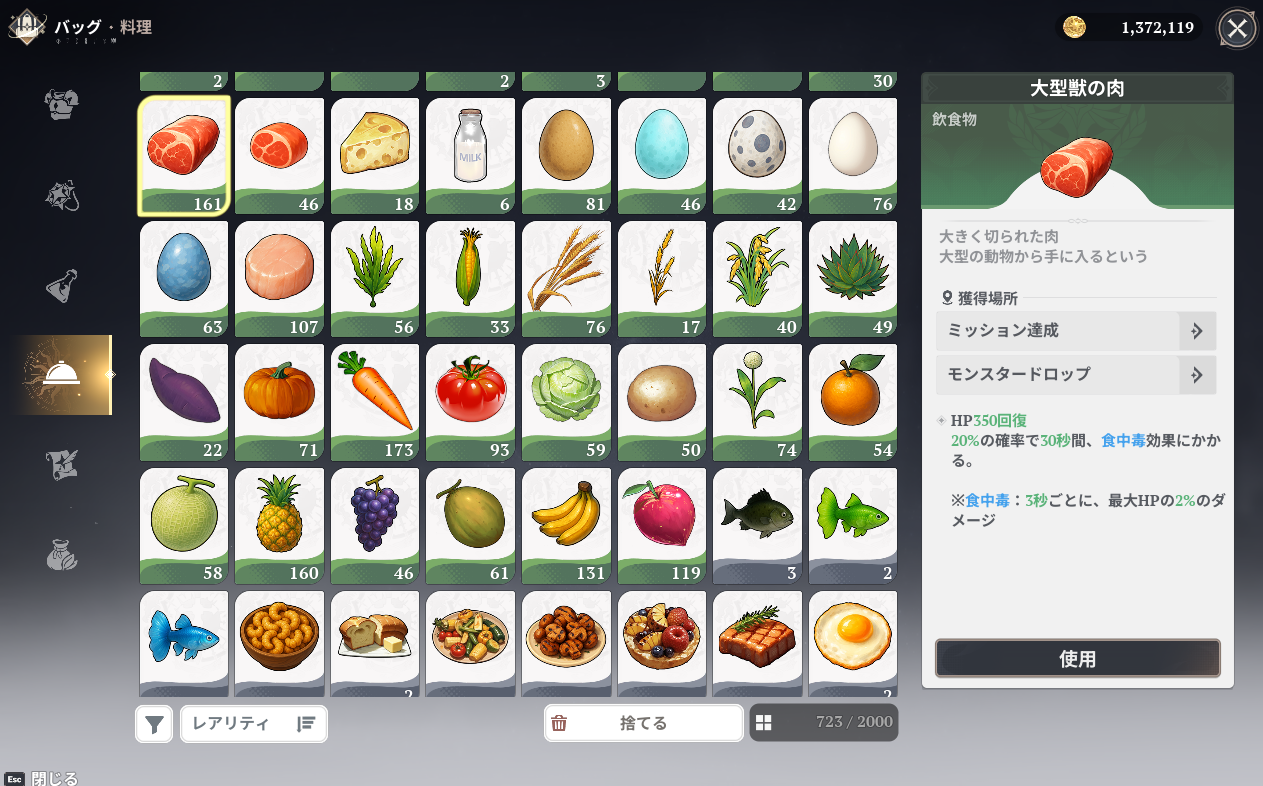Choose the fried egg dish
The image size is (1263, 786).
click(853, 640)
